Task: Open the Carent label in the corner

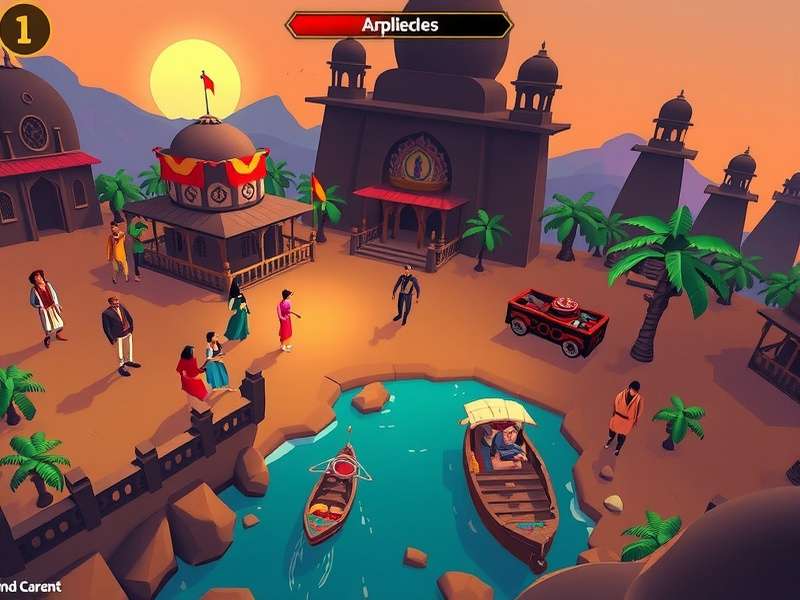Action: 30,587
